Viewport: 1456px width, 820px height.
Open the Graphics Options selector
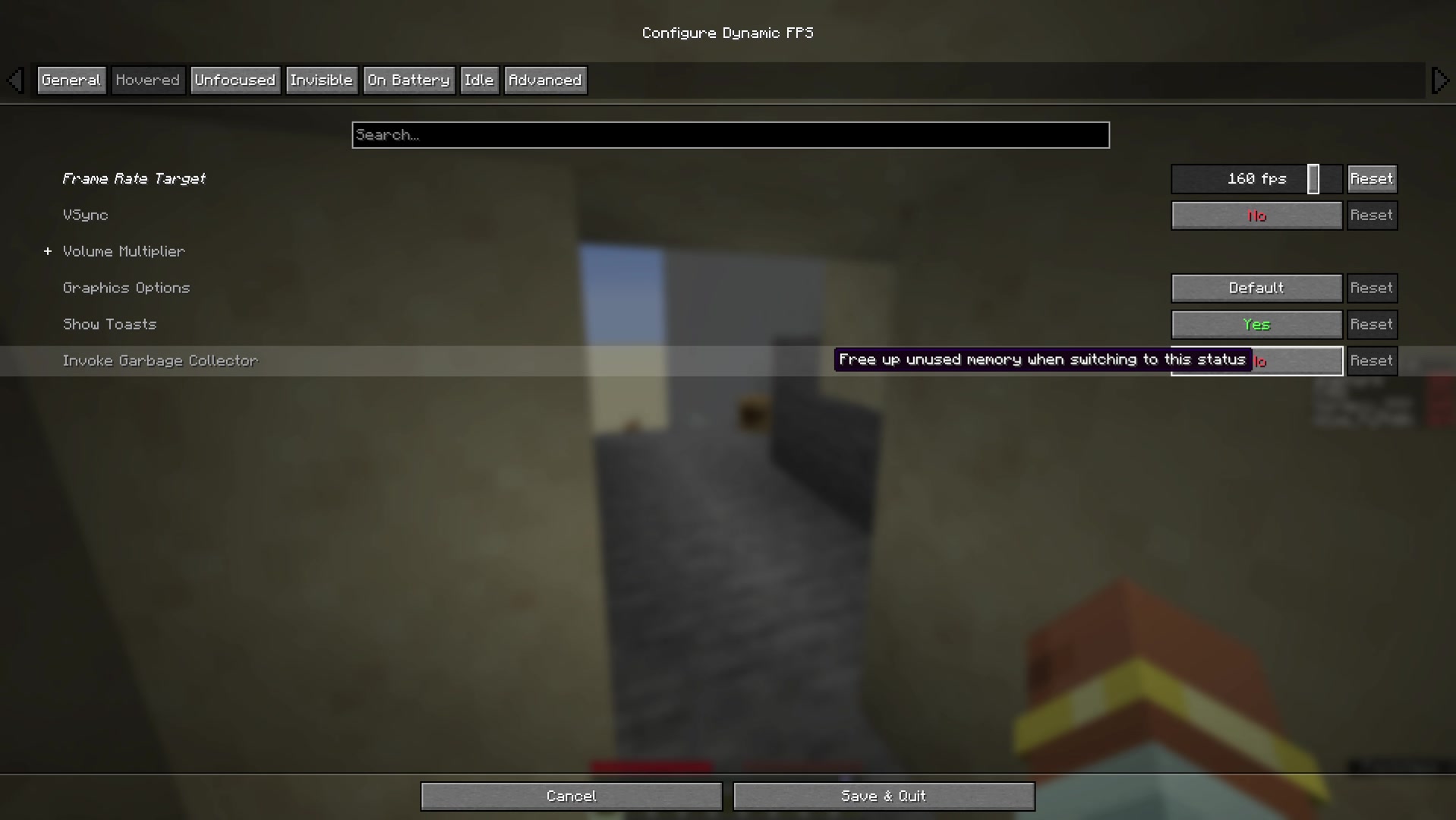1256,288
